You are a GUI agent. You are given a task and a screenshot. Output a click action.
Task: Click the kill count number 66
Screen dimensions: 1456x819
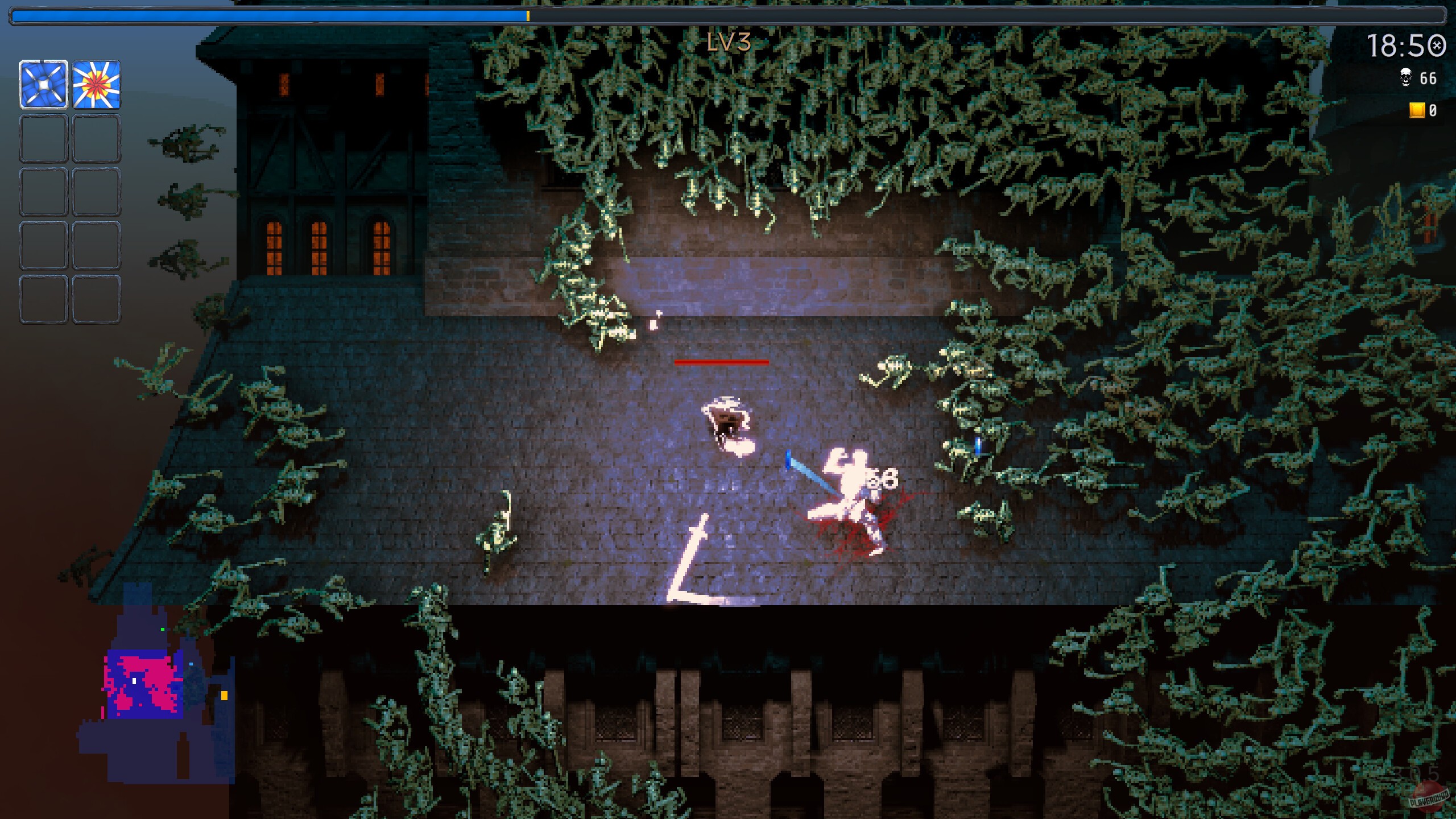pyautogui.click(x=1428, y=78)
